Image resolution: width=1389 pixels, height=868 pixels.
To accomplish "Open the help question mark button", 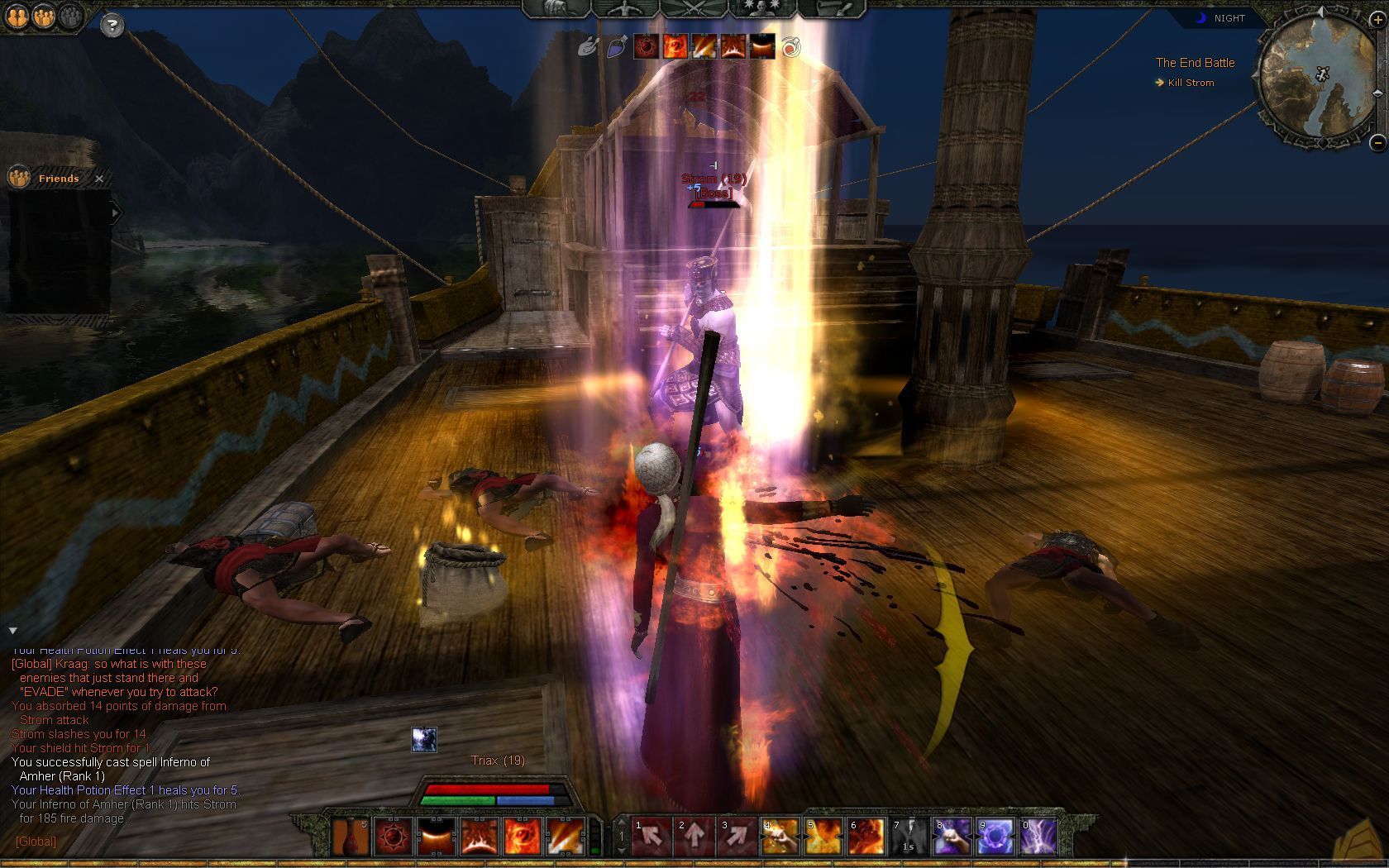I will click(x=112, y=26).
